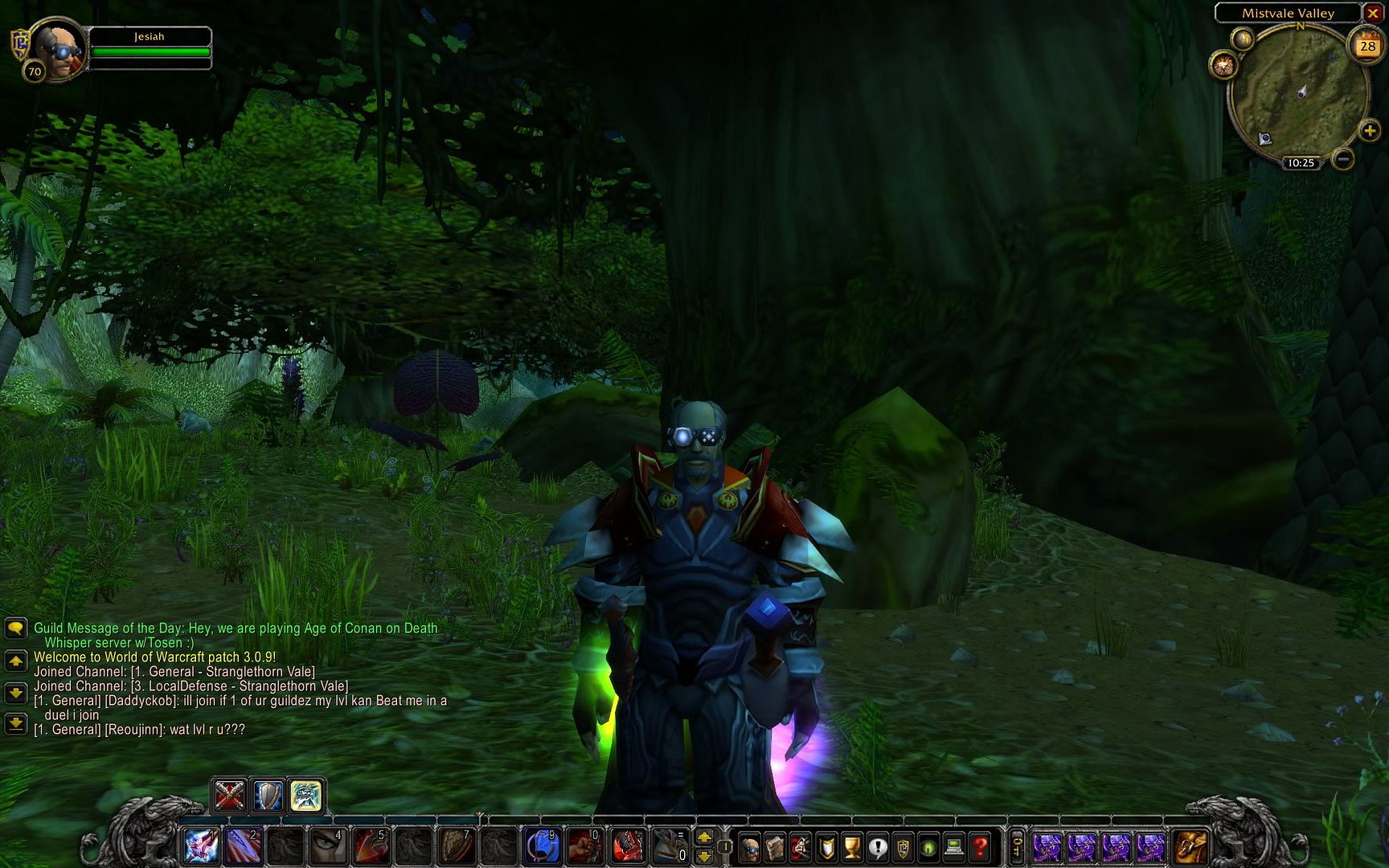The width and height of the screenshot is (1389, 868).
Task: Open the main menu computer icon
Action: coord(954,847)
